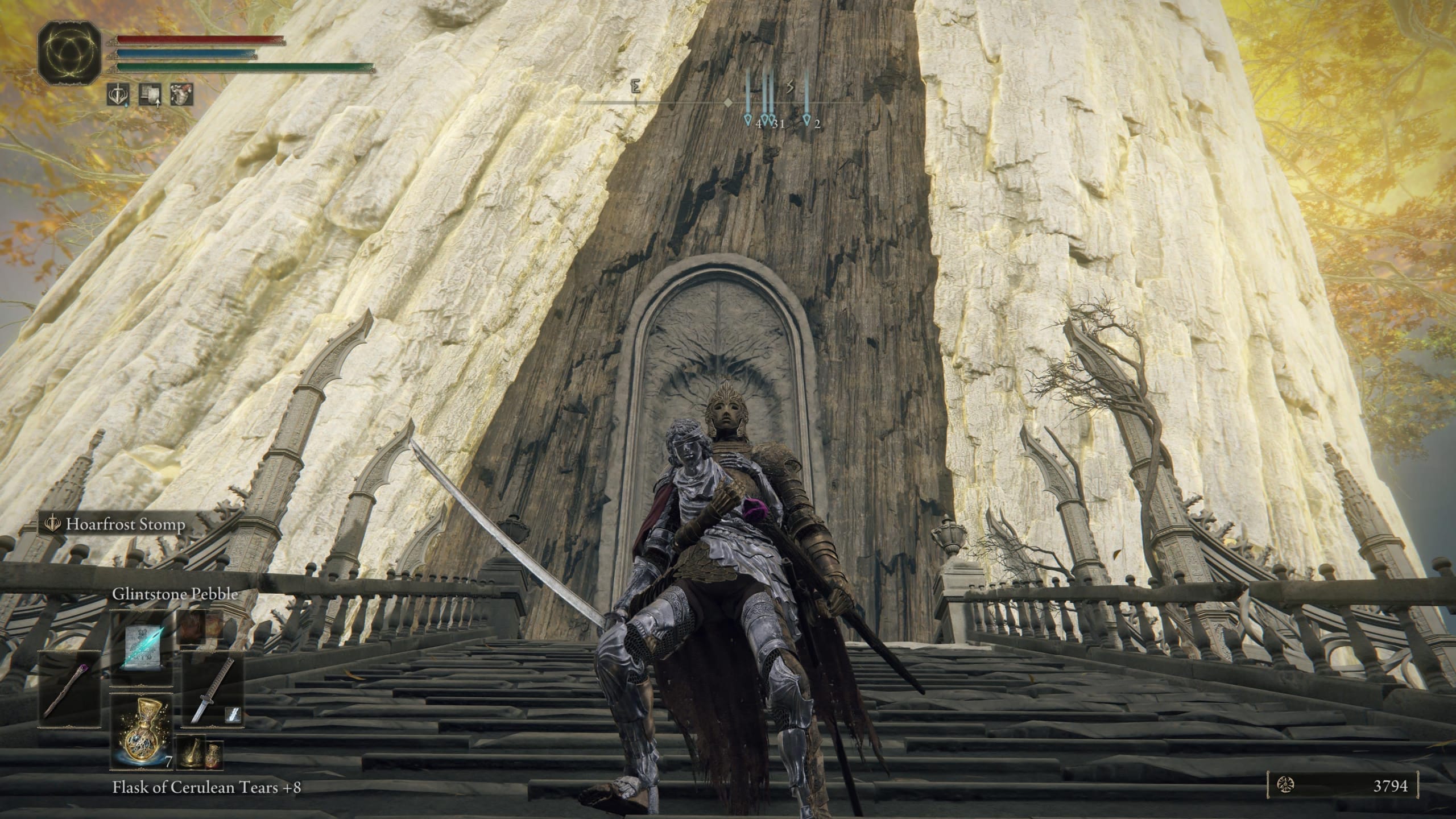The height and width of the screenshot is (819, 1456).
Task: Inspect the armor buff icon with up-arrow
Action: [x=149, y=94]
